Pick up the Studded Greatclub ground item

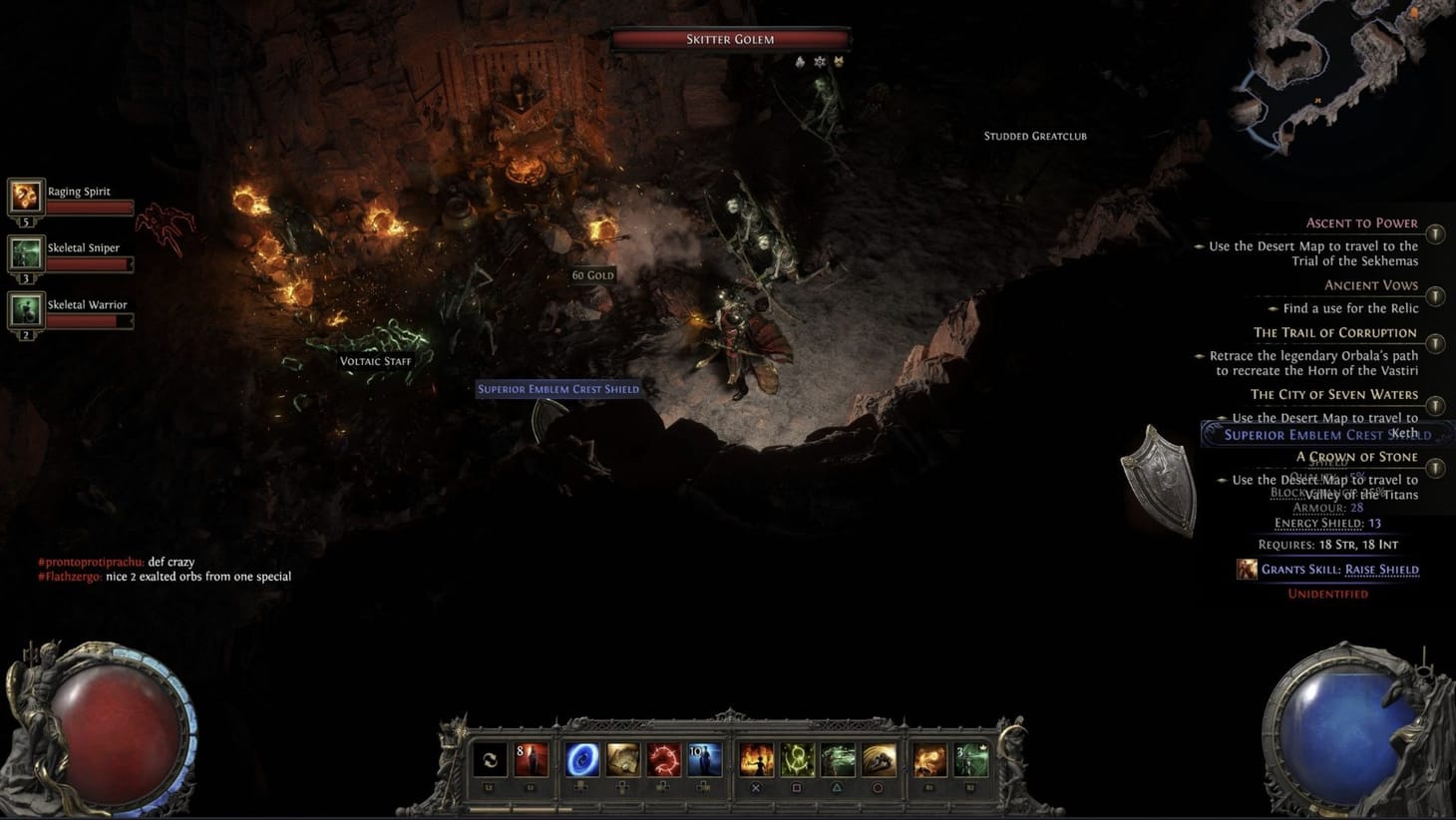point(1034,136)
